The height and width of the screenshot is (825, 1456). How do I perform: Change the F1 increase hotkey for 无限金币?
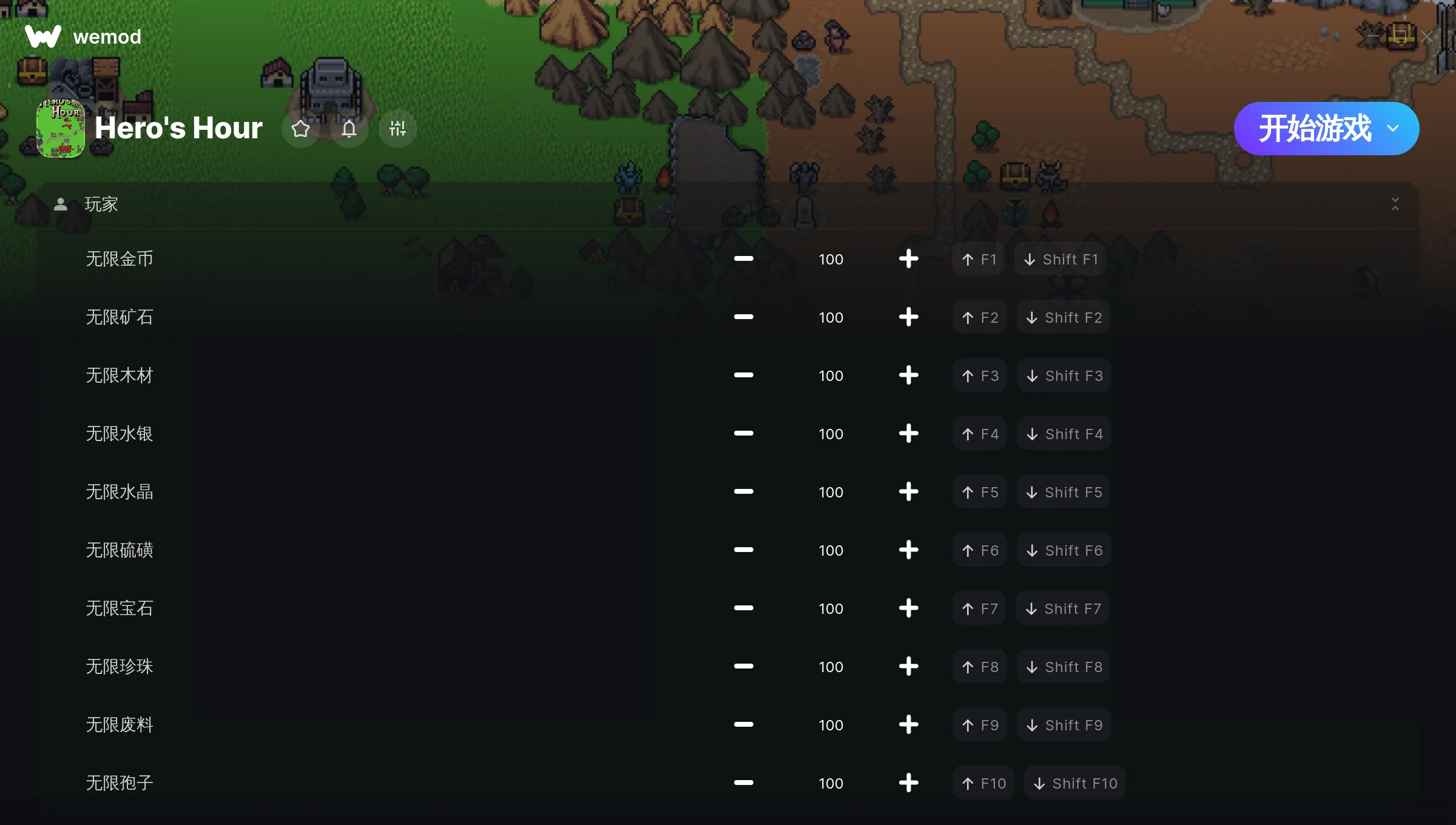[979, 259]
